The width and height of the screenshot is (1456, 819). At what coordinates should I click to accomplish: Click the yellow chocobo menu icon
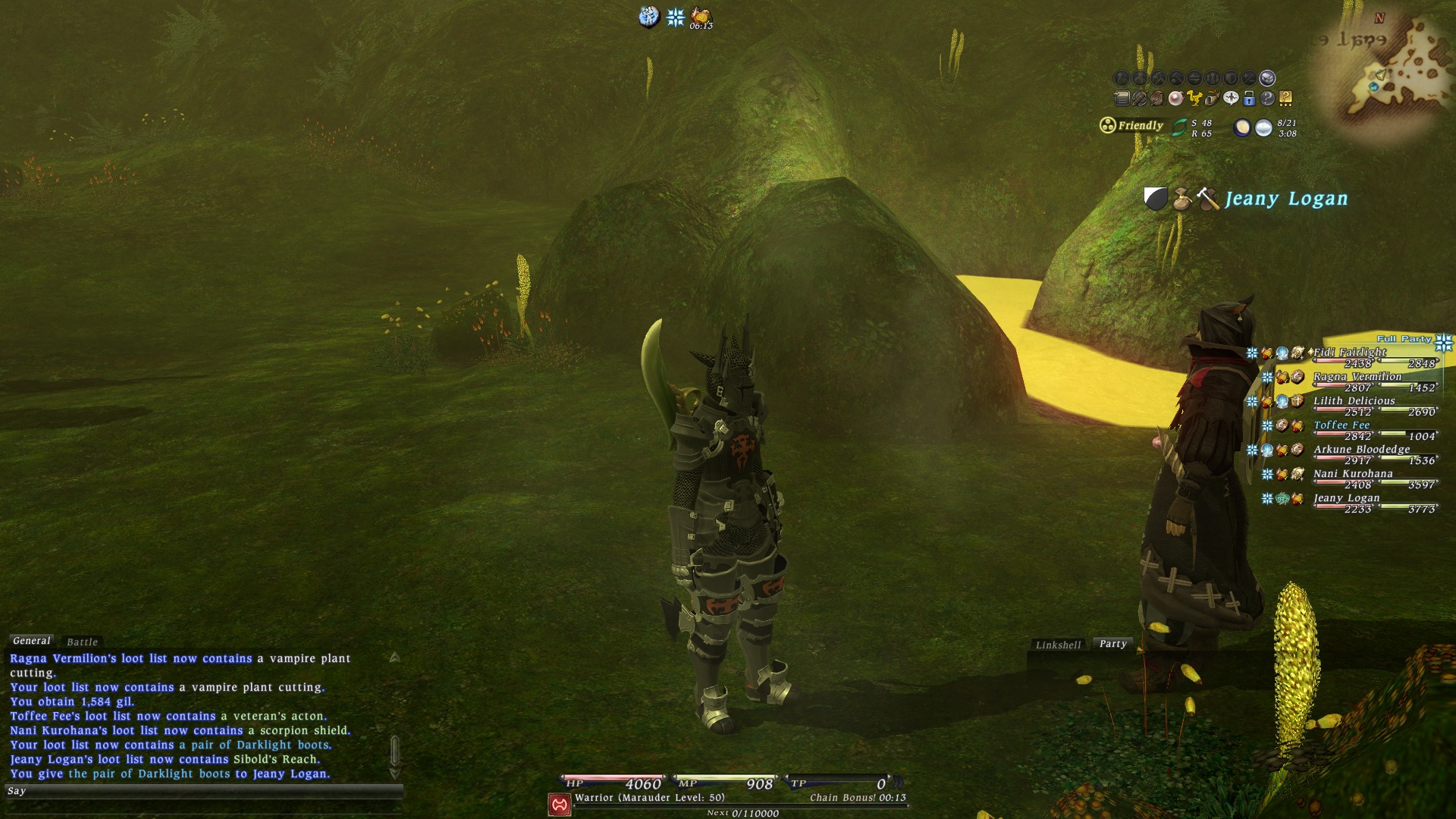coord(1194,99)
